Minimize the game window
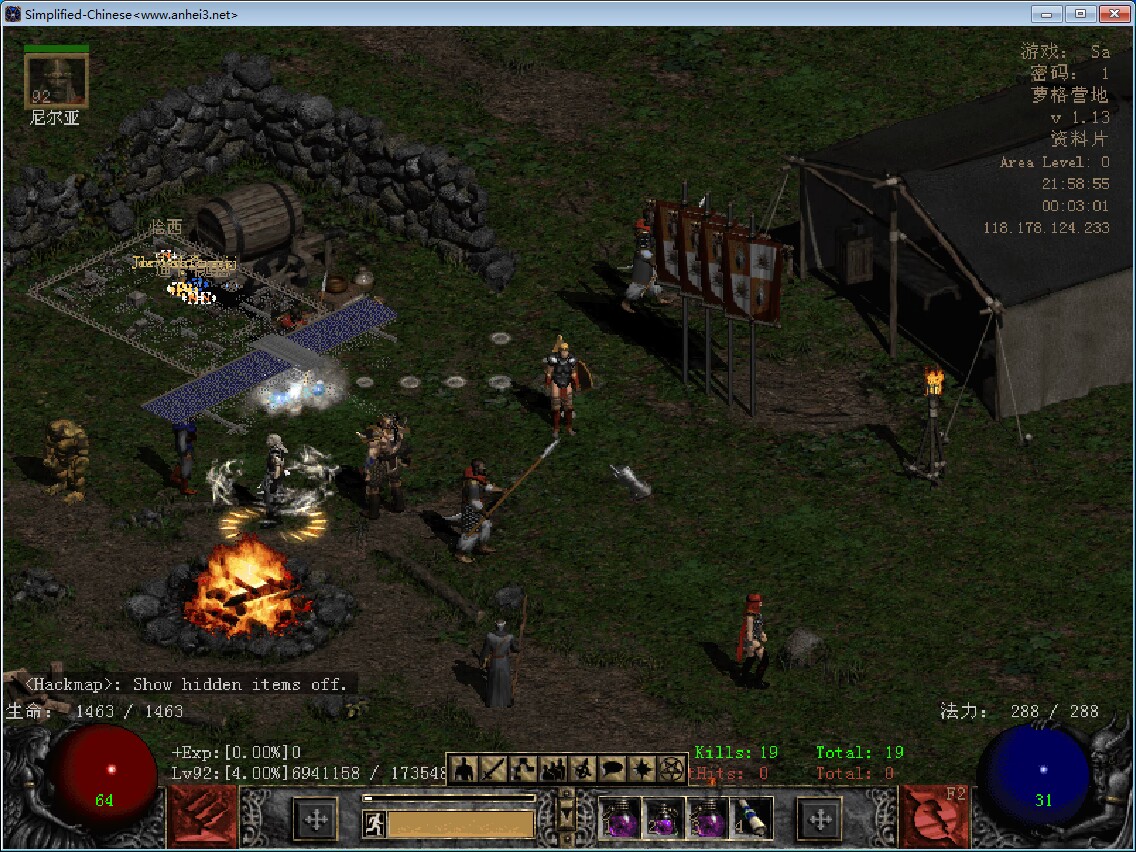Viewport: 1136px width, 852px height. [1048, 14]
